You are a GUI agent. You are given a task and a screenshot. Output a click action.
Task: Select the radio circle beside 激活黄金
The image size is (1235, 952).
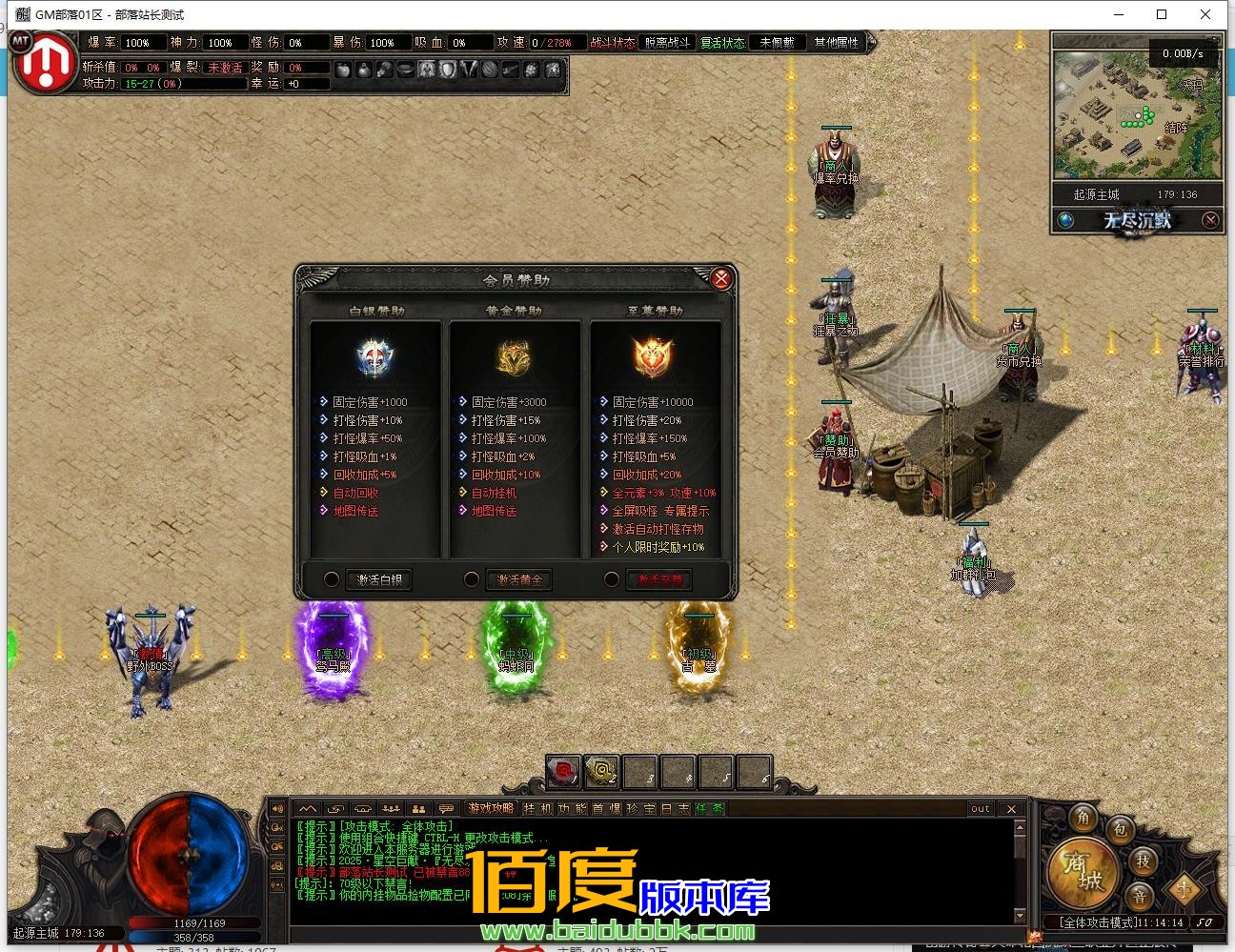coord(472,578)
